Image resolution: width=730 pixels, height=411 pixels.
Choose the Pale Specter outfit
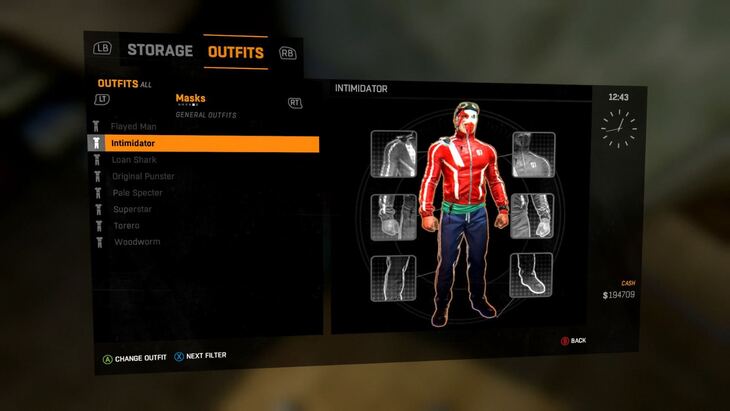coord(137,192)
